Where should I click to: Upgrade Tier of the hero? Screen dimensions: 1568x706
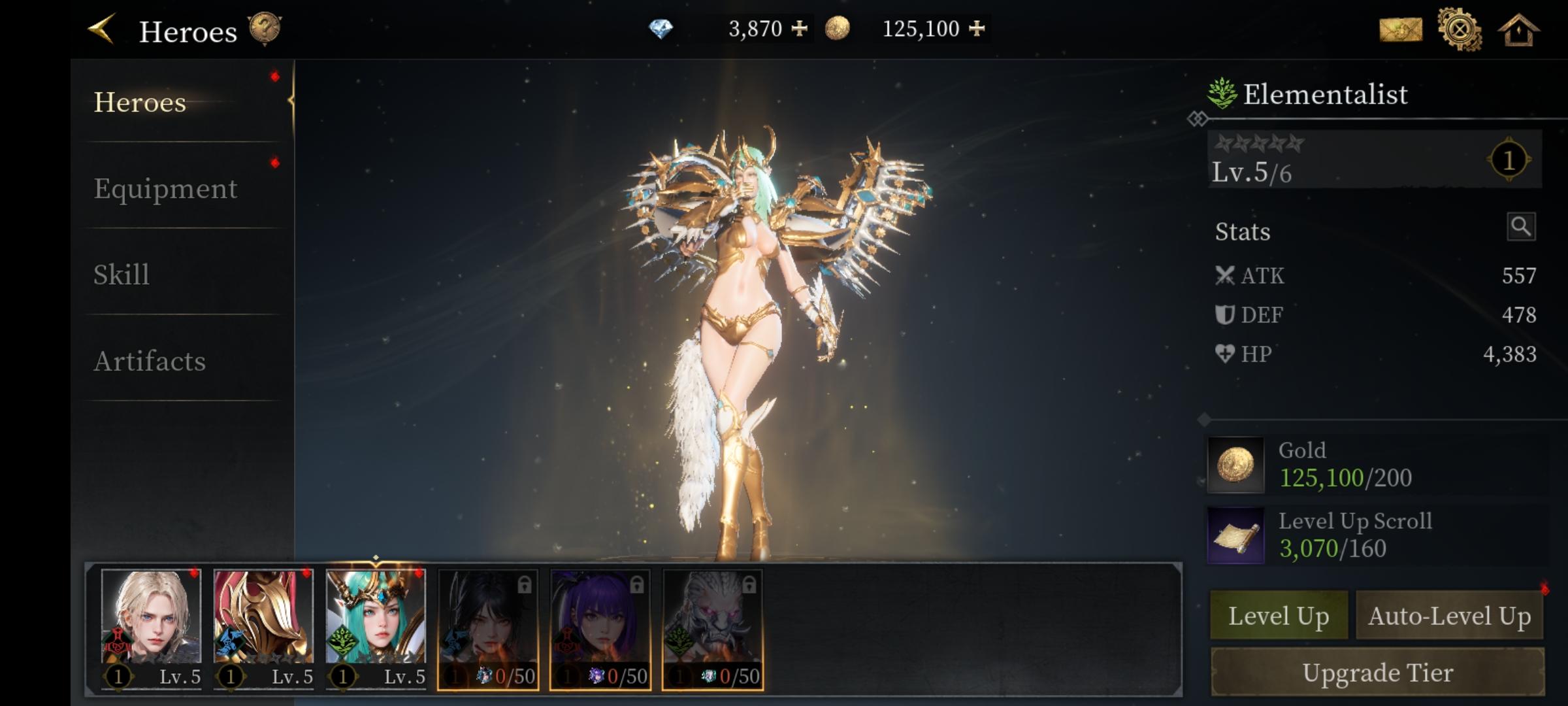click(x=1377, y=673)
